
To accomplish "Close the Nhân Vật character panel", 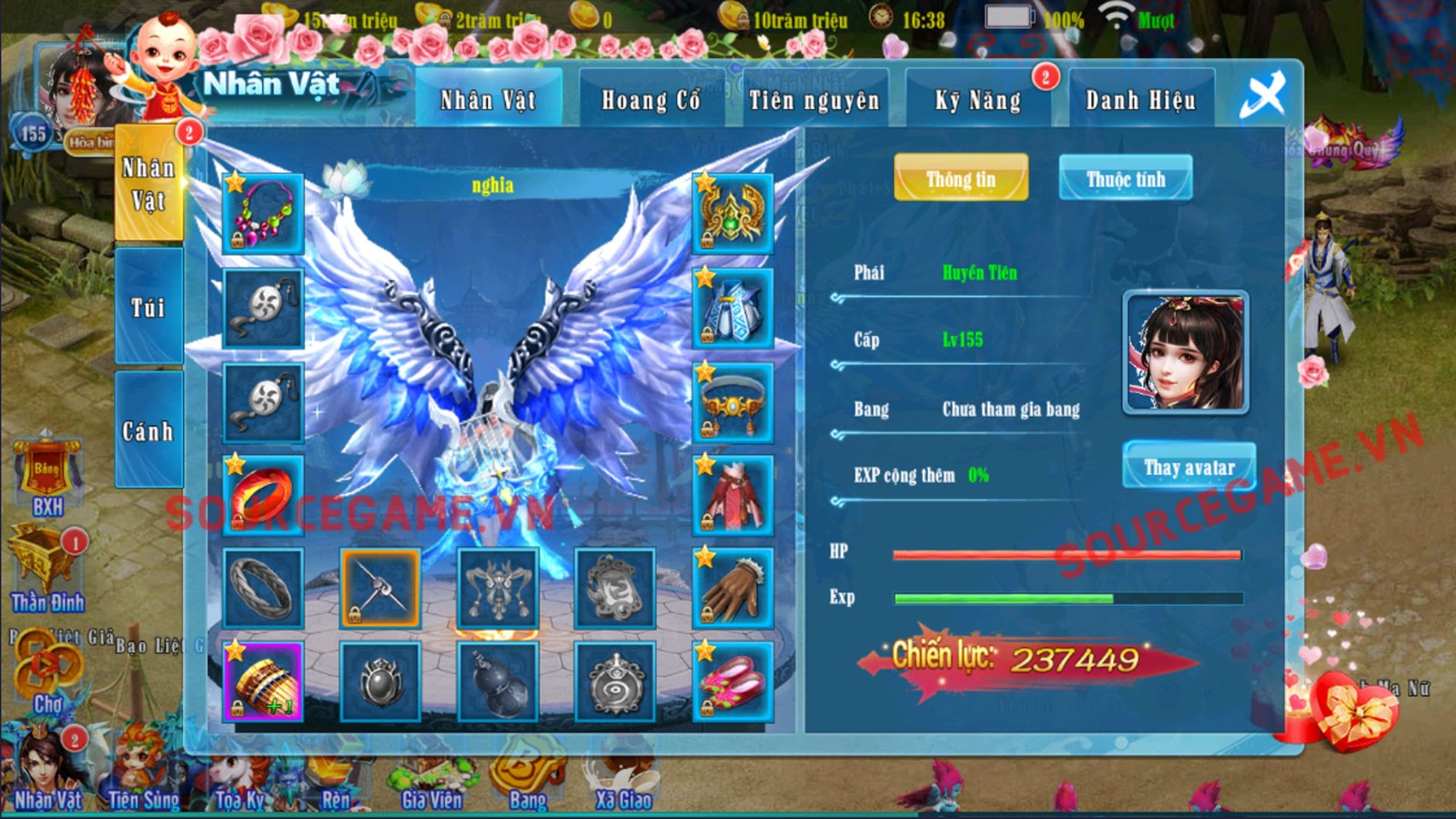I will (1264, 95).
